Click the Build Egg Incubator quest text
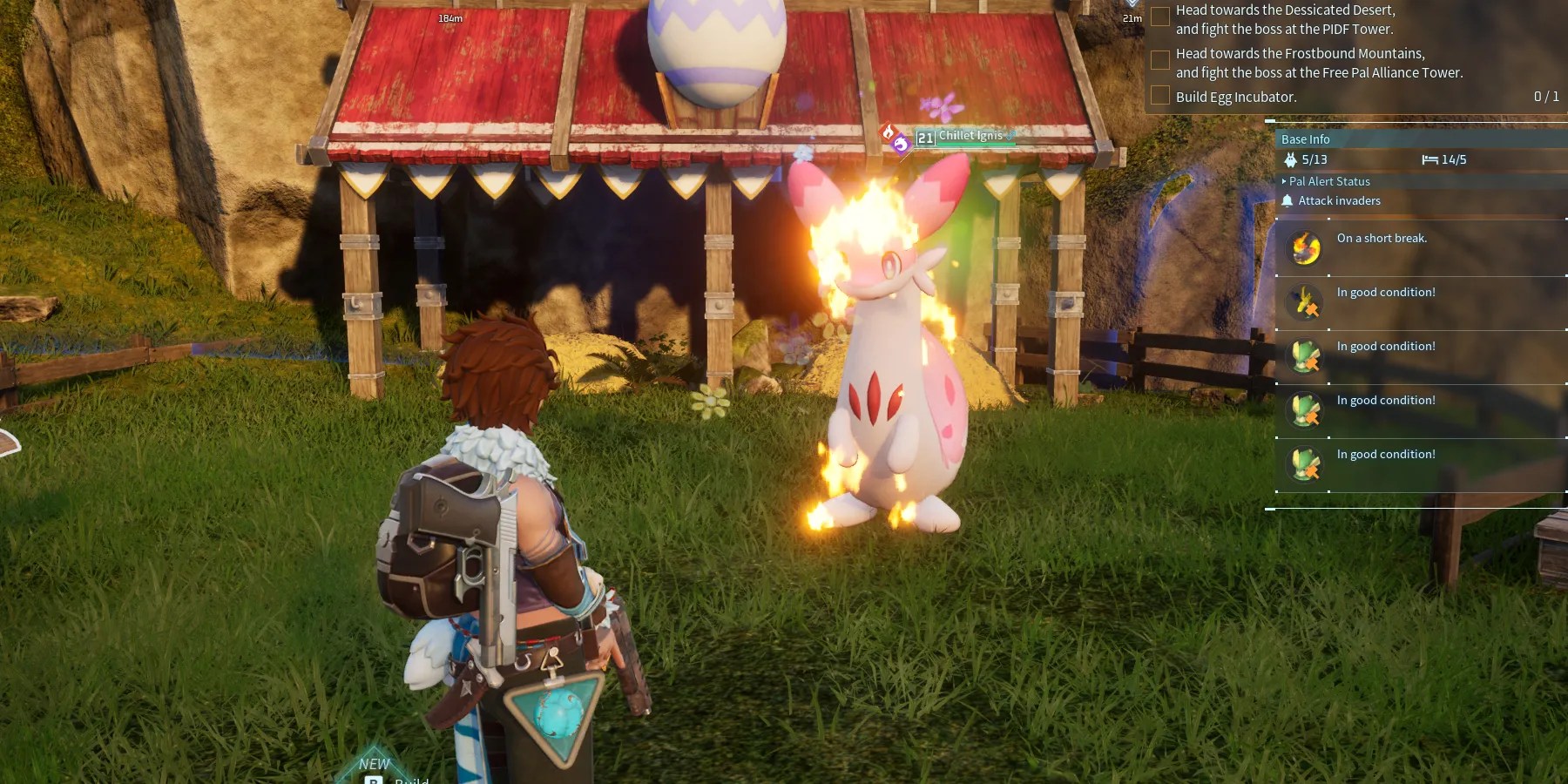1568x784 pixels. (x=1235, y=97)
